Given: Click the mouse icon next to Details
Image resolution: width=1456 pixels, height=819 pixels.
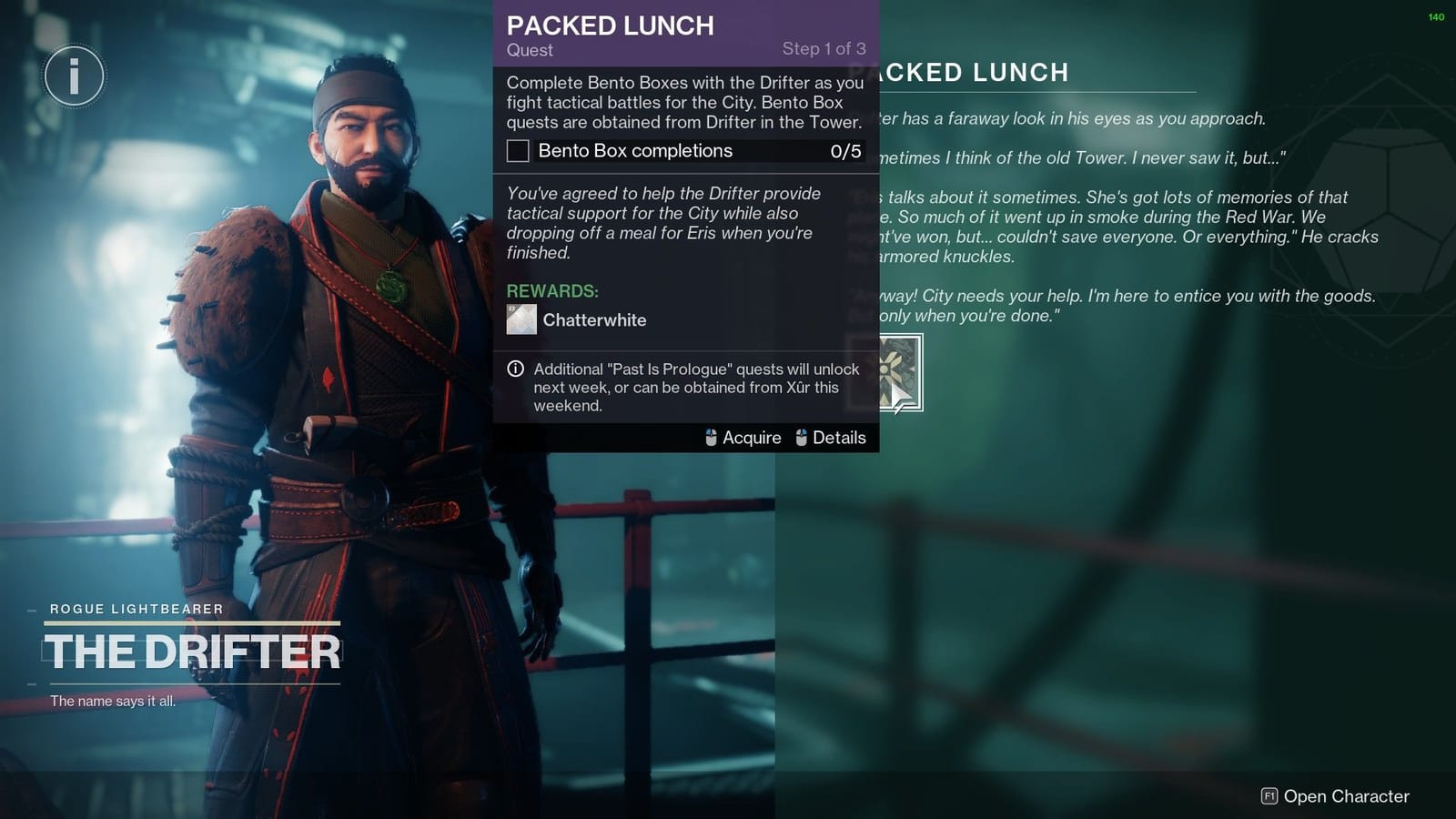Looking at the screenshot, I should 800,438.
